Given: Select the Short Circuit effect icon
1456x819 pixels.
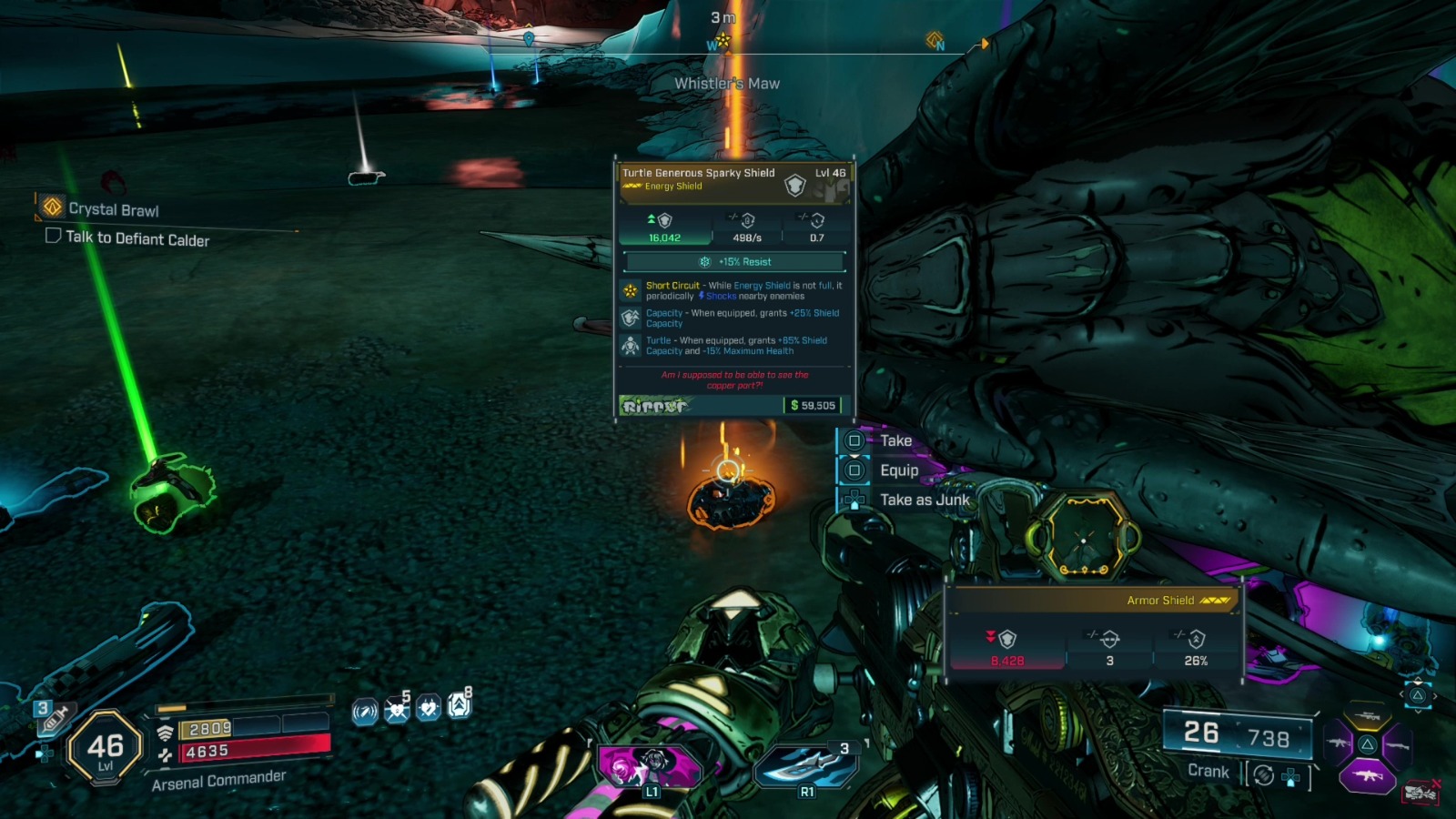Looking at the screenshot, I should [x=631, y=290].
